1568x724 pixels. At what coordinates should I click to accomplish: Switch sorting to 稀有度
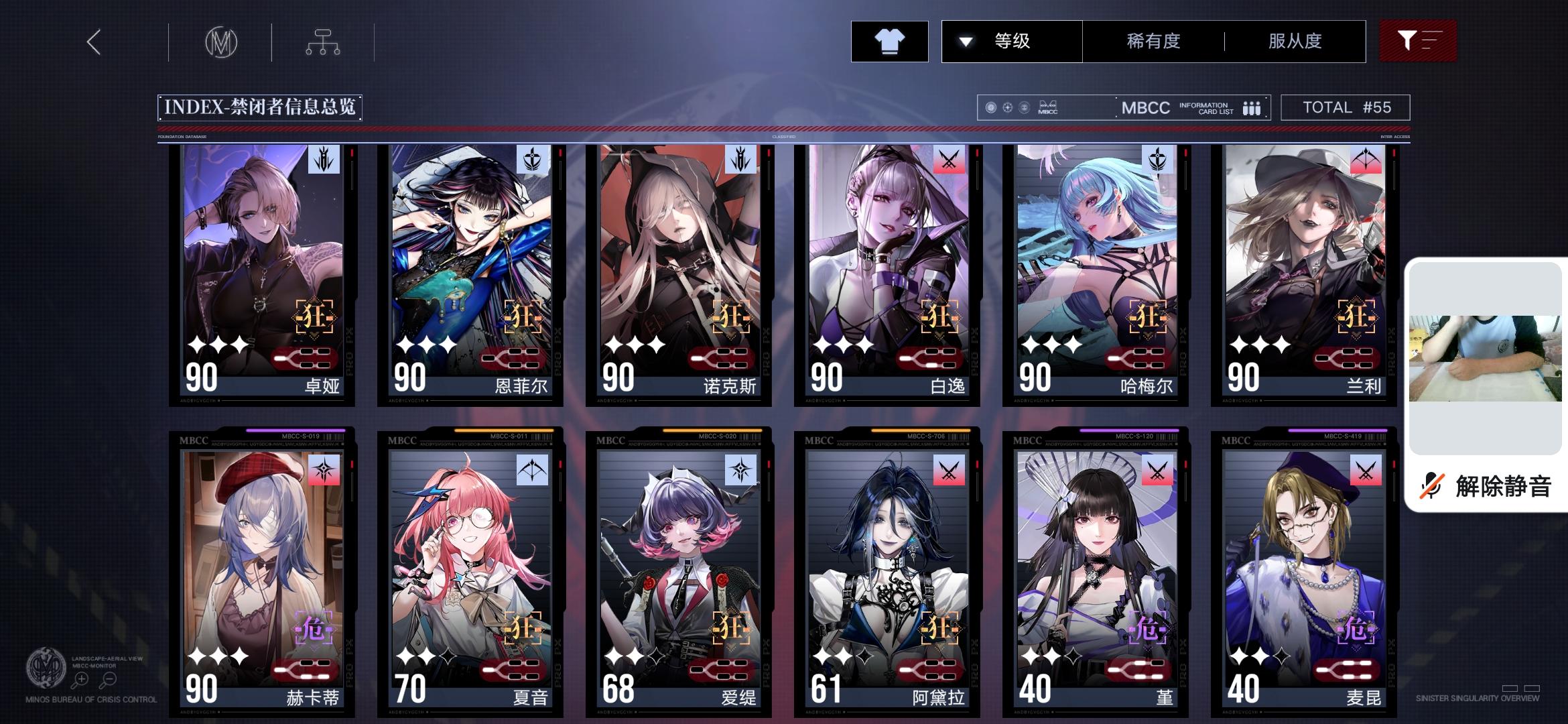pos(1153,42)
